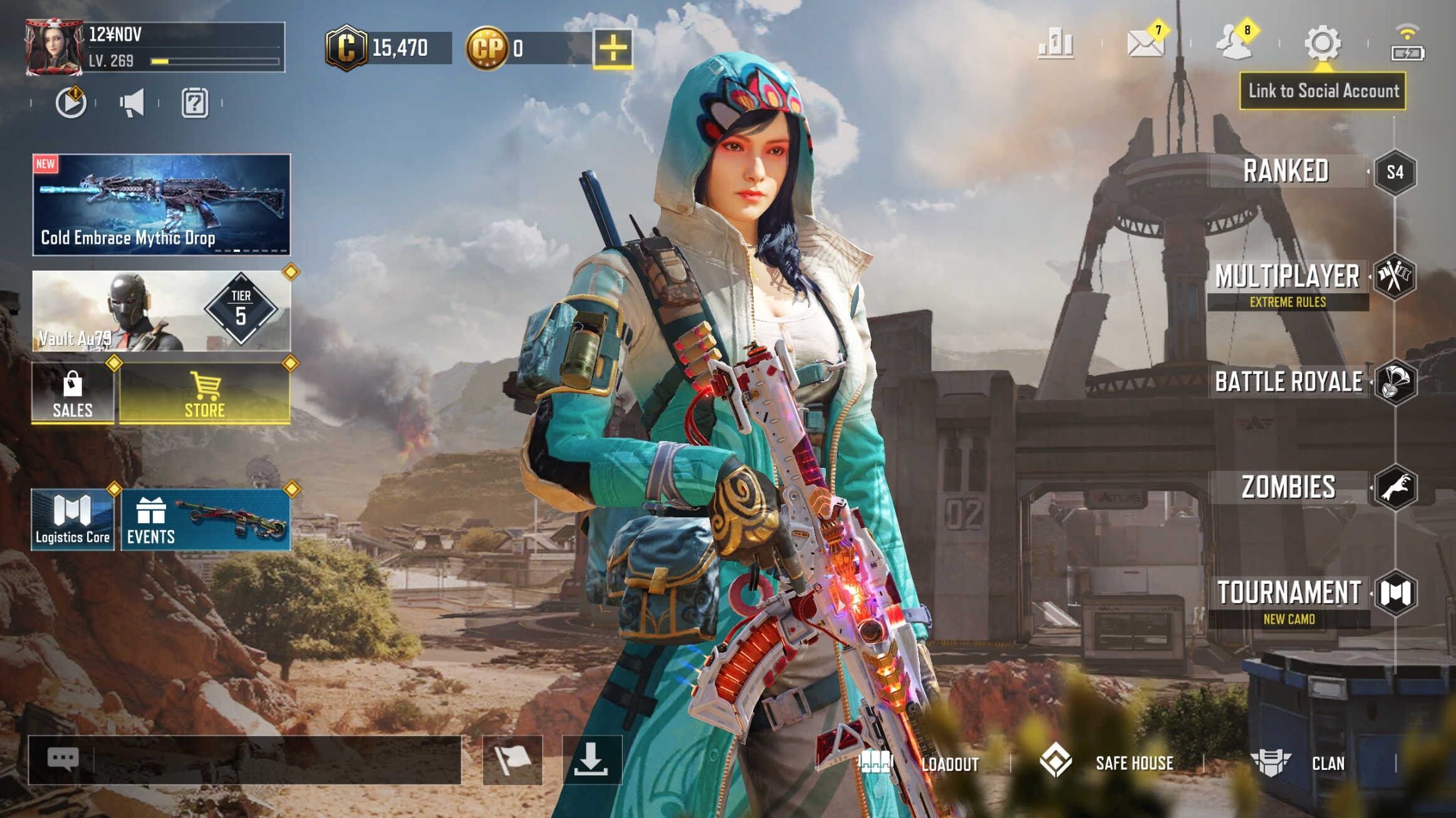
Task: Show the Events panel
Action: (205, 520)
